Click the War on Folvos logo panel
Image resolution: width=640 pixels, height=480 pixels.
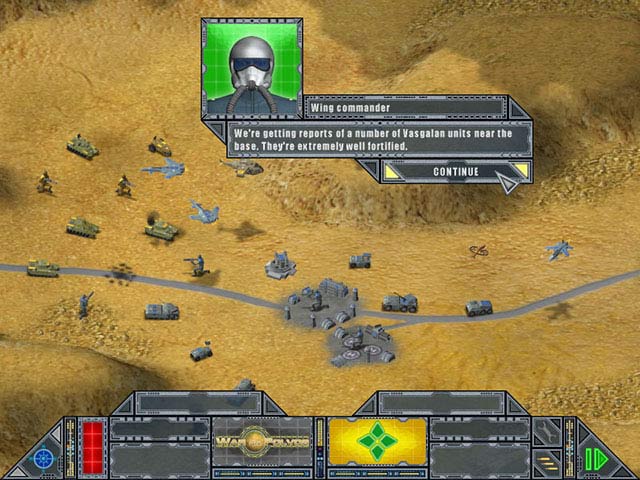[x=260, y=441]
